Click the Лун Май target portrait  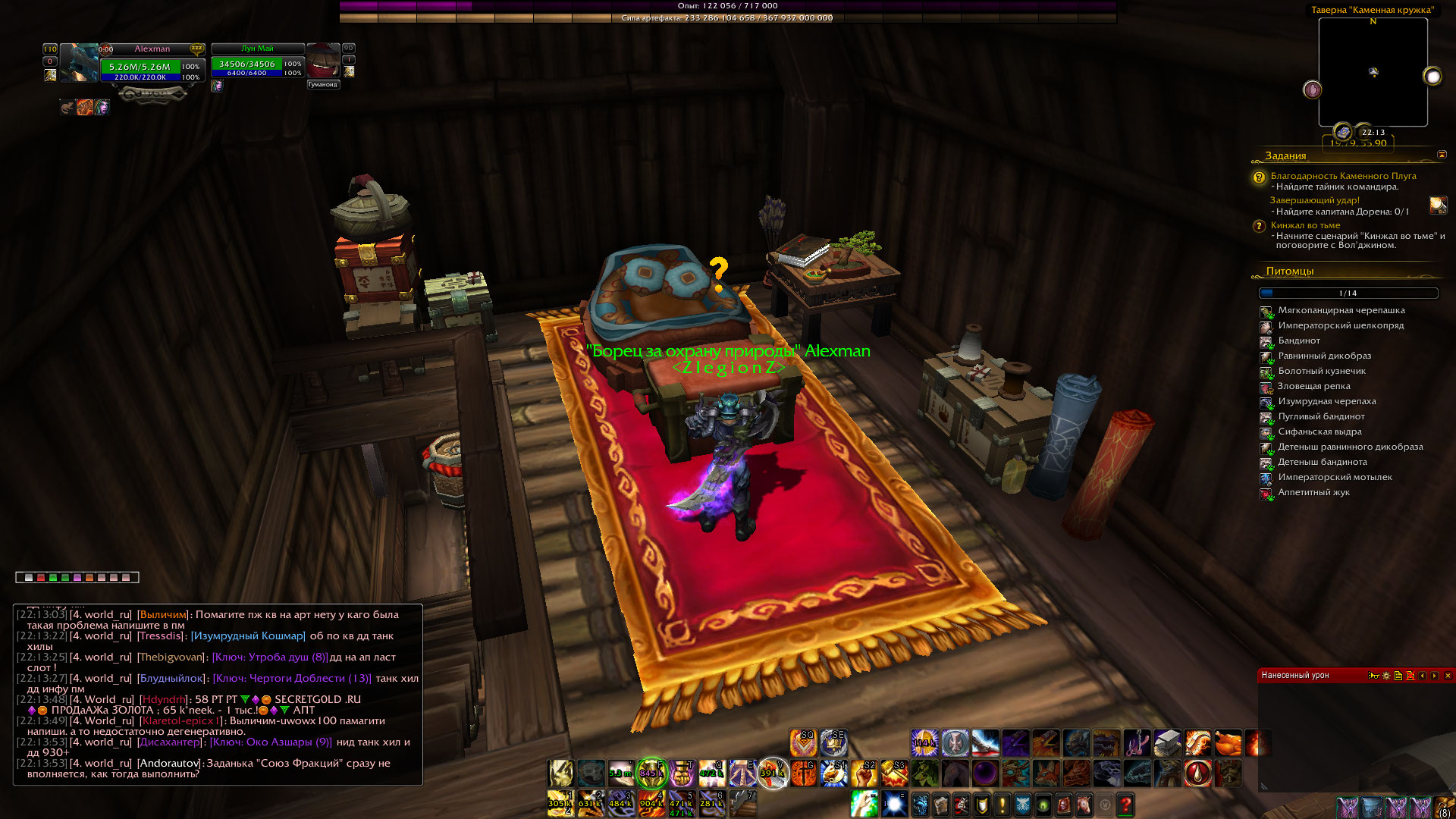point(322,61)
